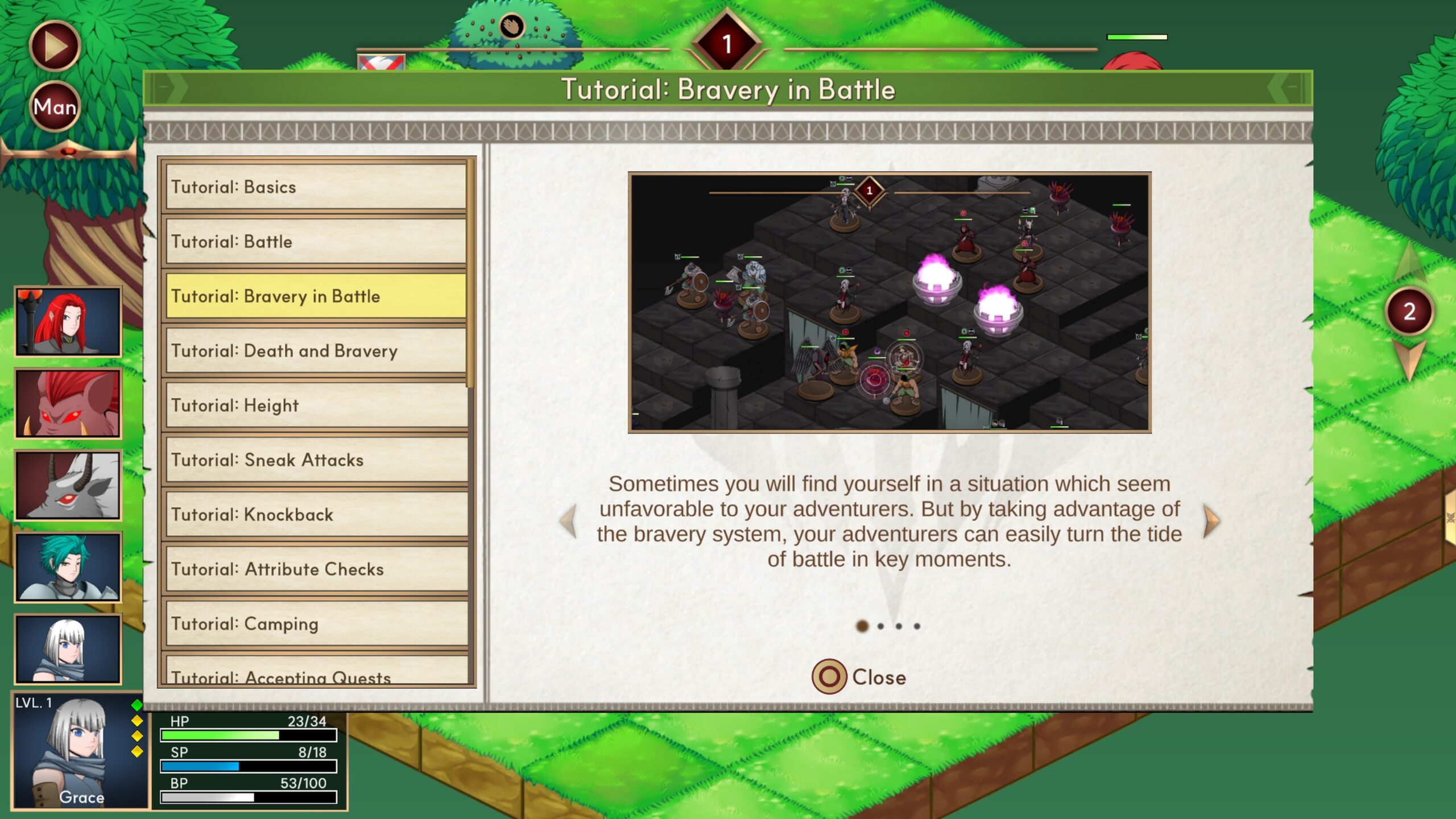The image size is (1456, 819).
Task: Select the Tutorial: Camping entry
Action: (316, 624)
